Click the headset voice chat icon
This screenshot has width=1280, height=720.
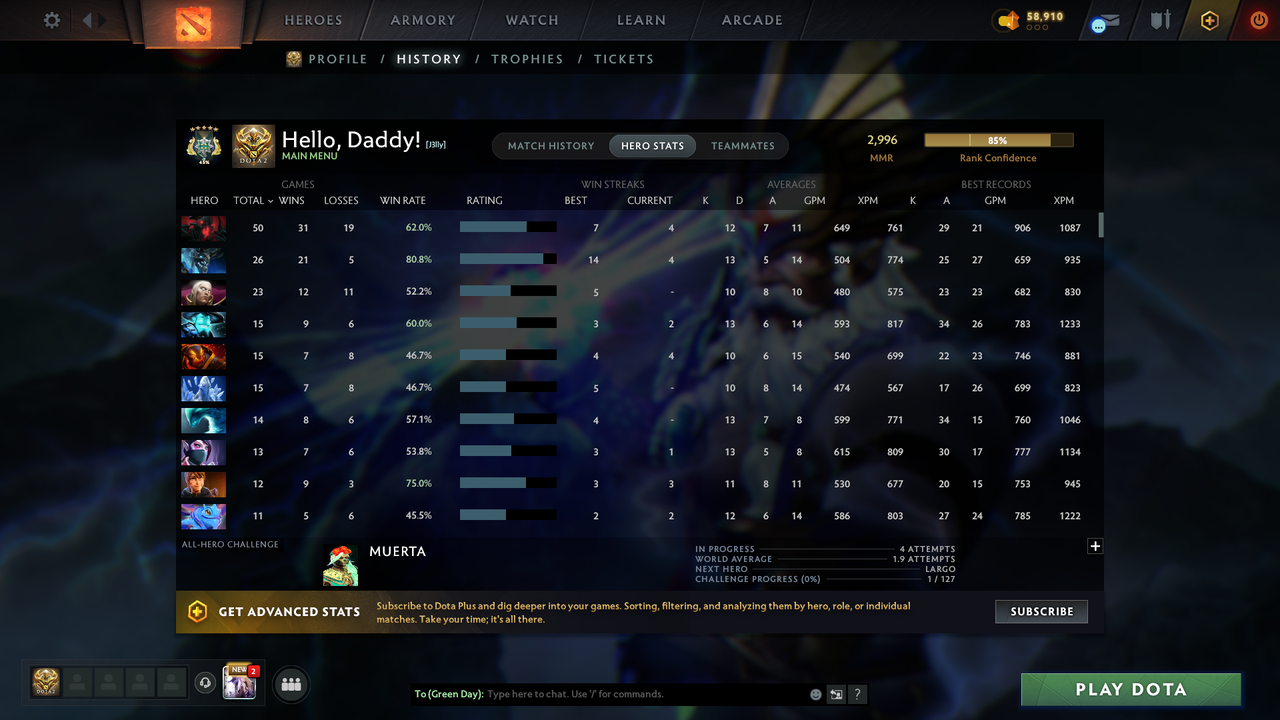click(x=207, y=682)
